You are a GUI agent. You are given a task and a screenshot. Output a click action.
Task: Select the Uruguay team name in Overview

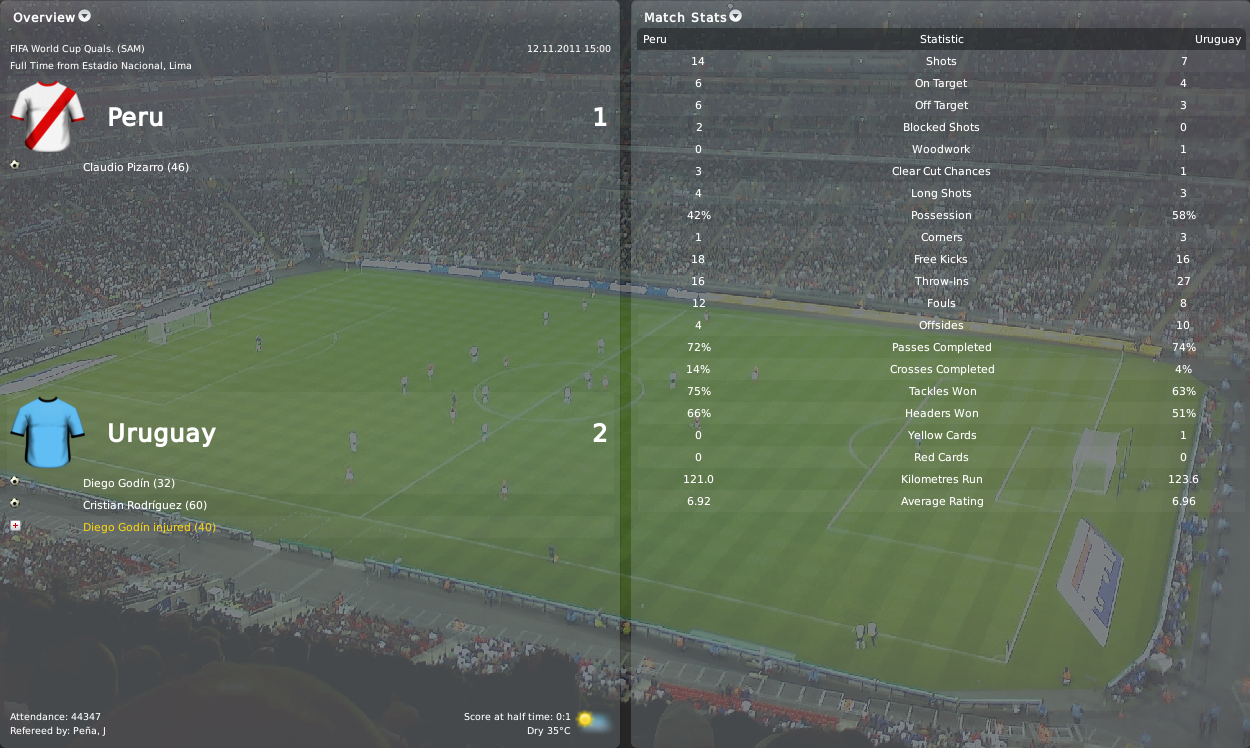click(x=161, y=434)
